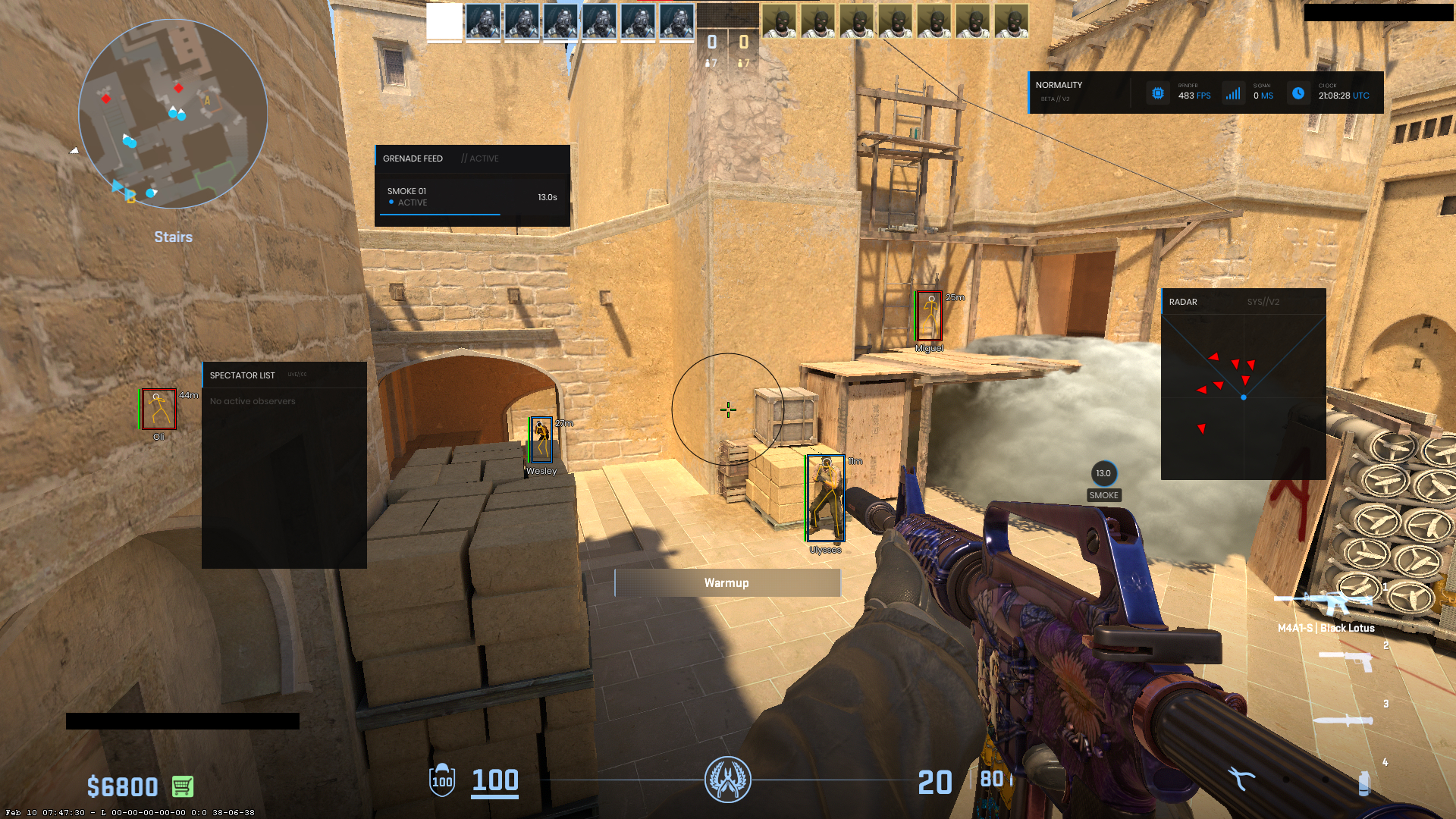Screen dimensions: 1456x819
Task: Click the SIGNAL strength bars icon
Action: click(1233, 92)
